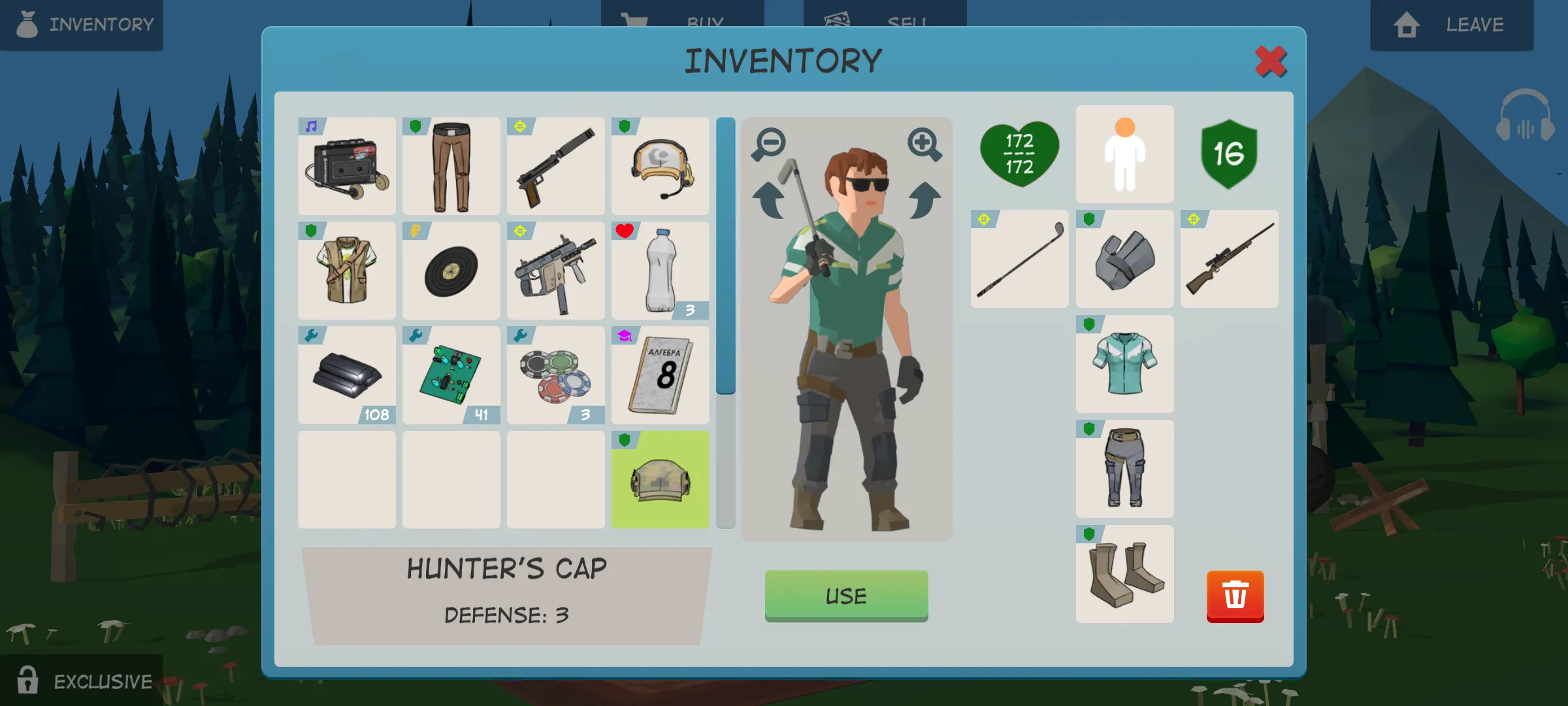Select the submachine gun slot
The width and height of the screenshot is (1568, 706).
556,271
